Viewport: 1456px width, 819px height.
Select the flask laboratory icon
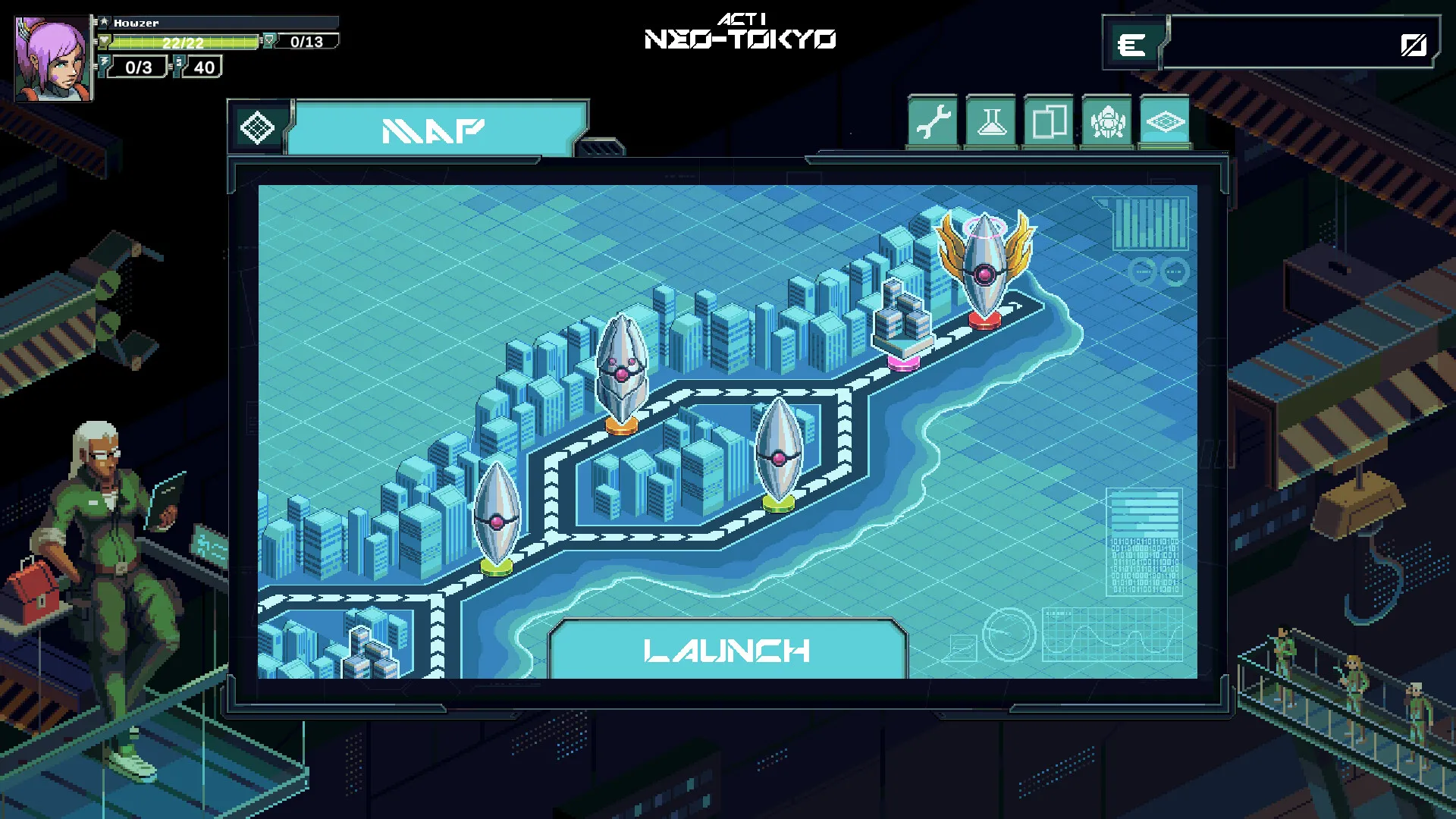click(991, 122)
